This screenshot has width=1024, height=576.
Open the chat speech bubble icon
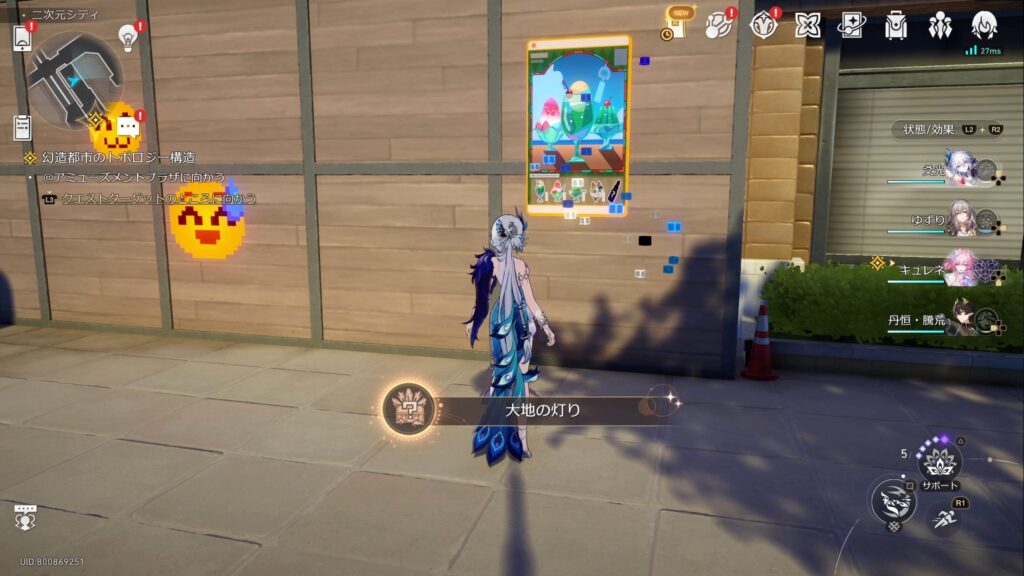128,127
